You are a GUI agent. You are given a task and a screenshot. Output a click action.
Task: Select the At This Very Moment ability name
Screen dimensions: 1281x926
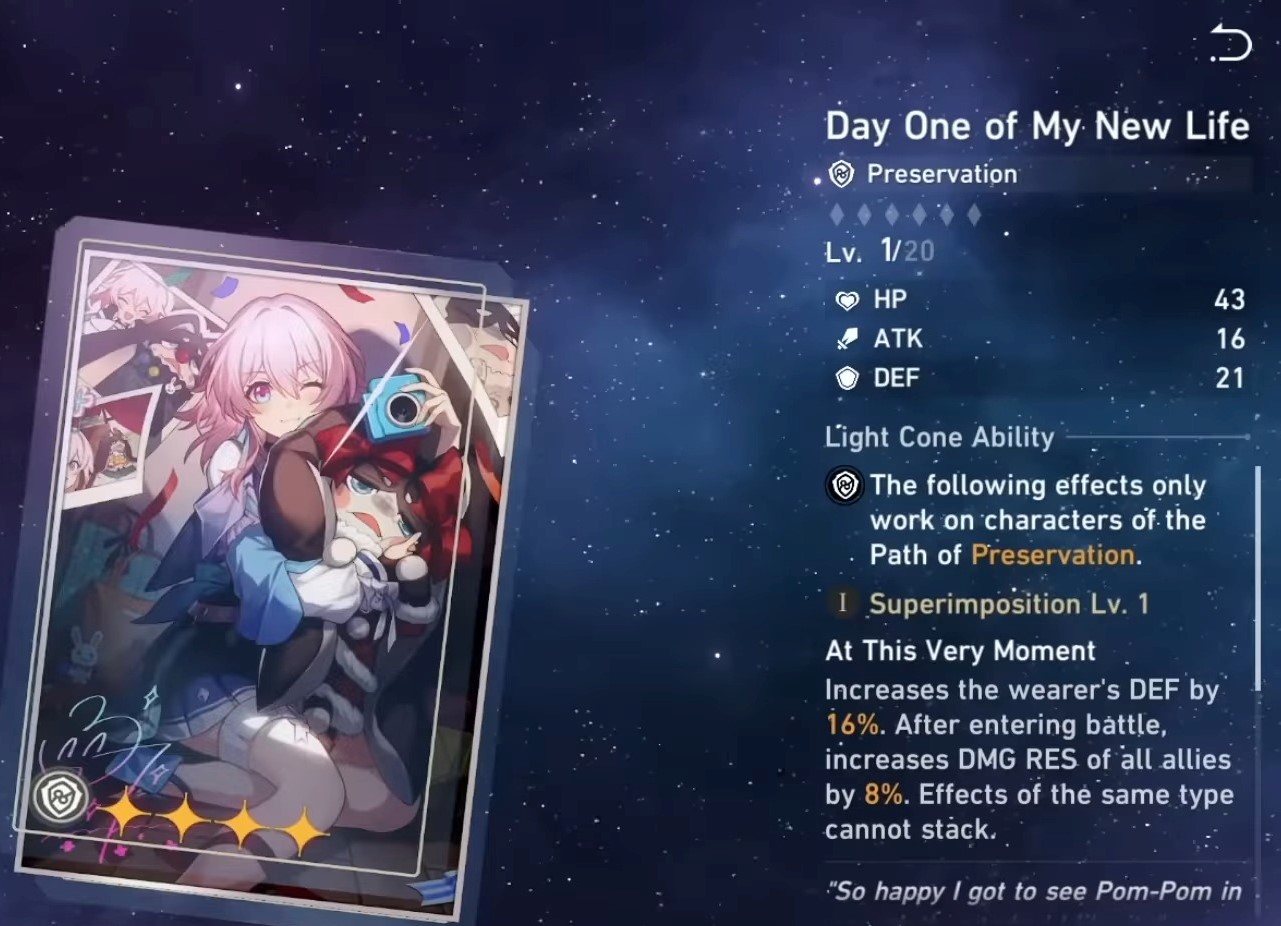[958, 651]
